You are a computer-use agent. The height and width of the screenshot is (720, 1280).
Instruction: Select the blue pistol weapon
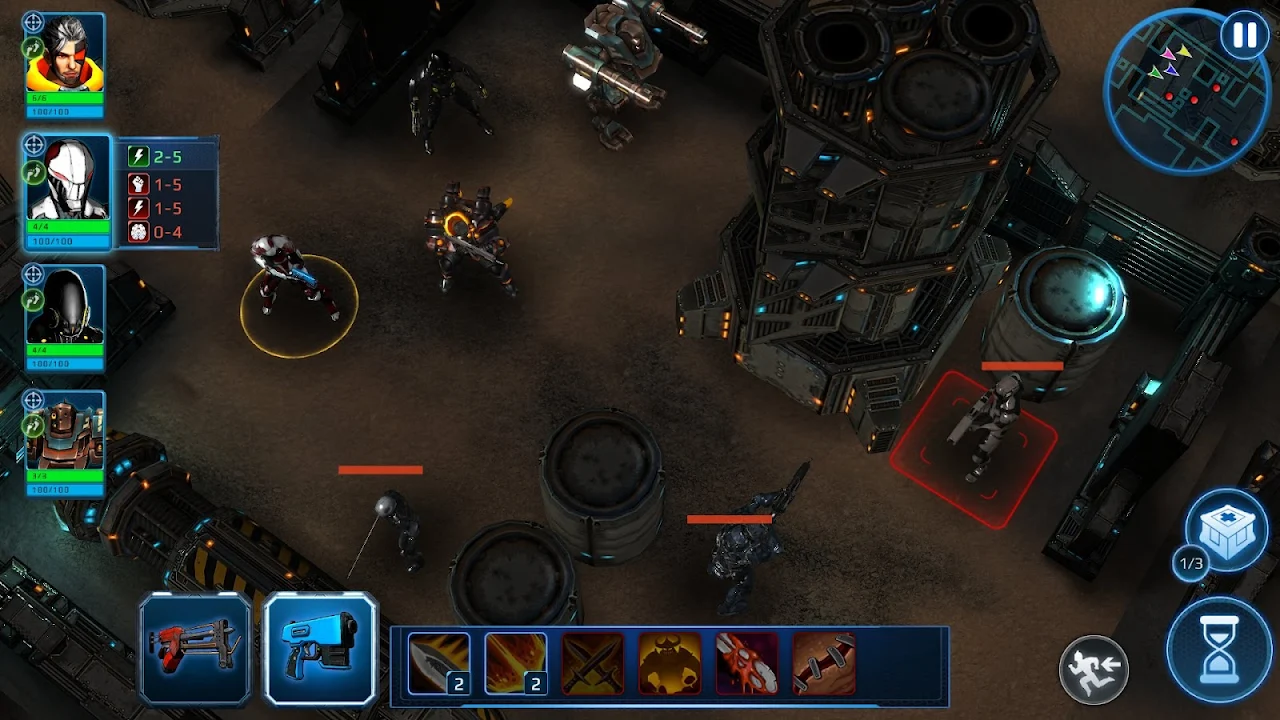[320, 648]
